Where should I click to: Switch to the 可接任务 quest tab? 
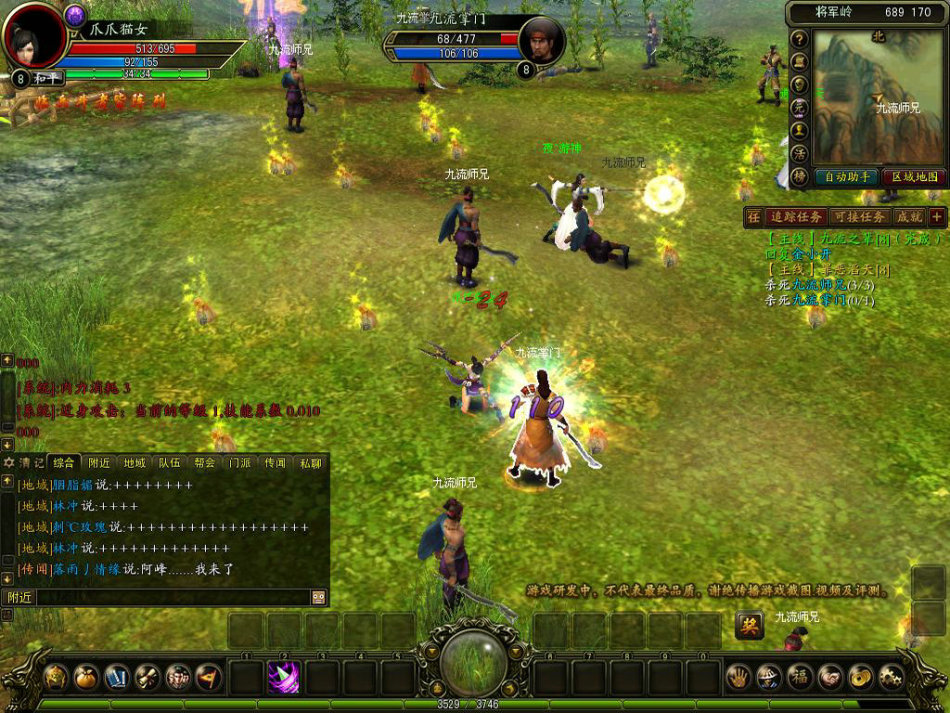point(858,217)
